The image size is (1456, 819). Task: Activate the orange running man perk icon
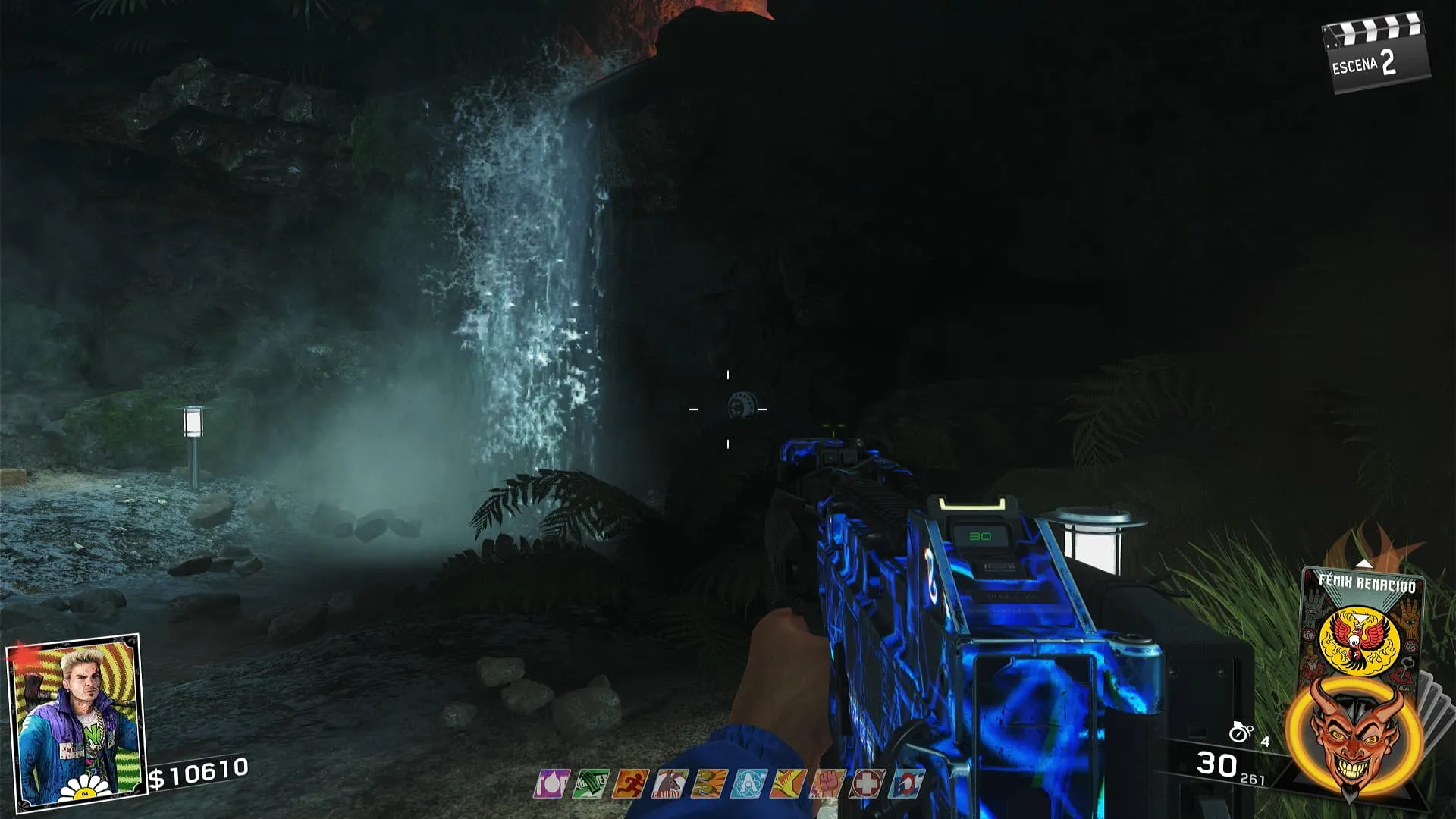(x=630, y=783)
